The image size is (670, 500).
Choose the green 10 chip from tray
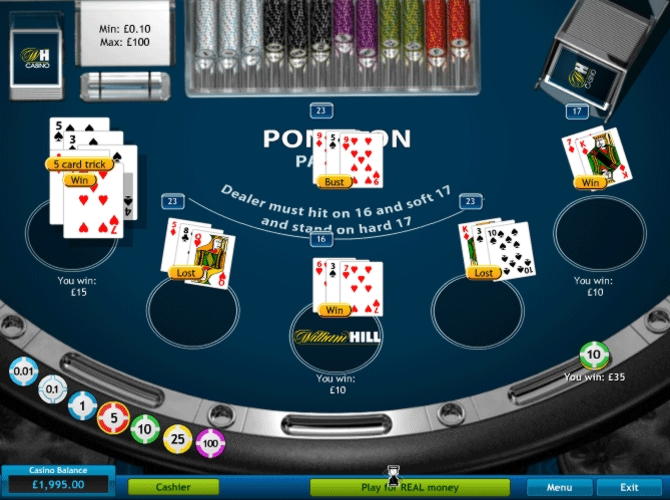click(x=146, y=430)
